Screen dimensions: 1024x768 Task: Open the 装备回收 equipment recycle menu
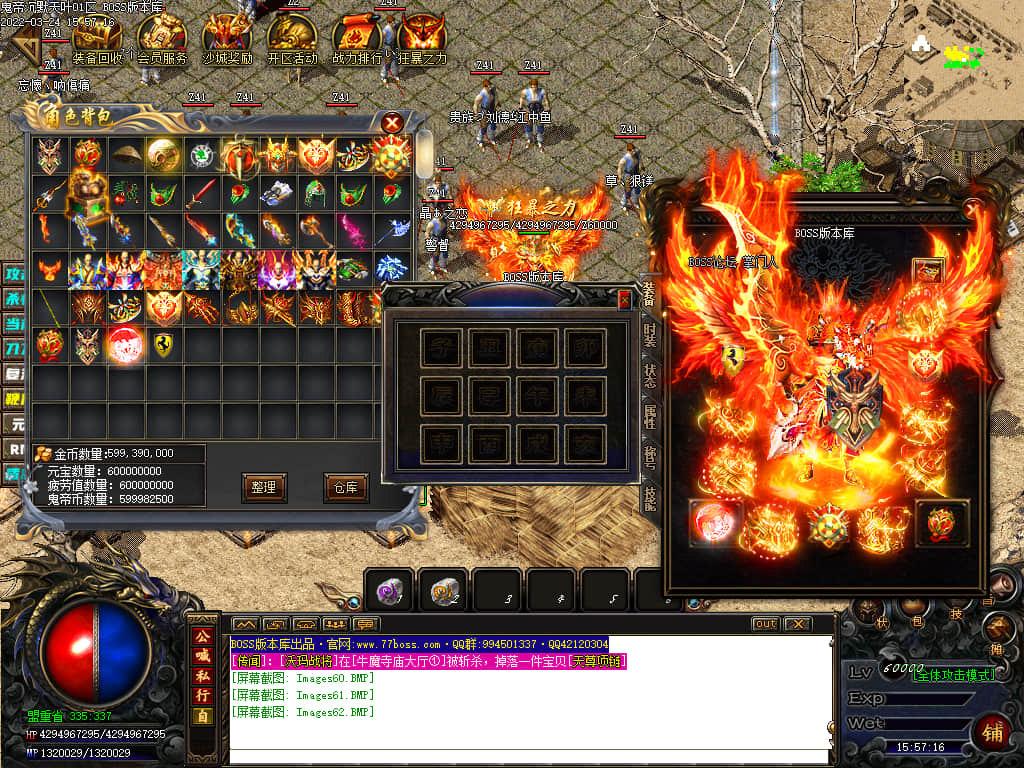[98, 41]
